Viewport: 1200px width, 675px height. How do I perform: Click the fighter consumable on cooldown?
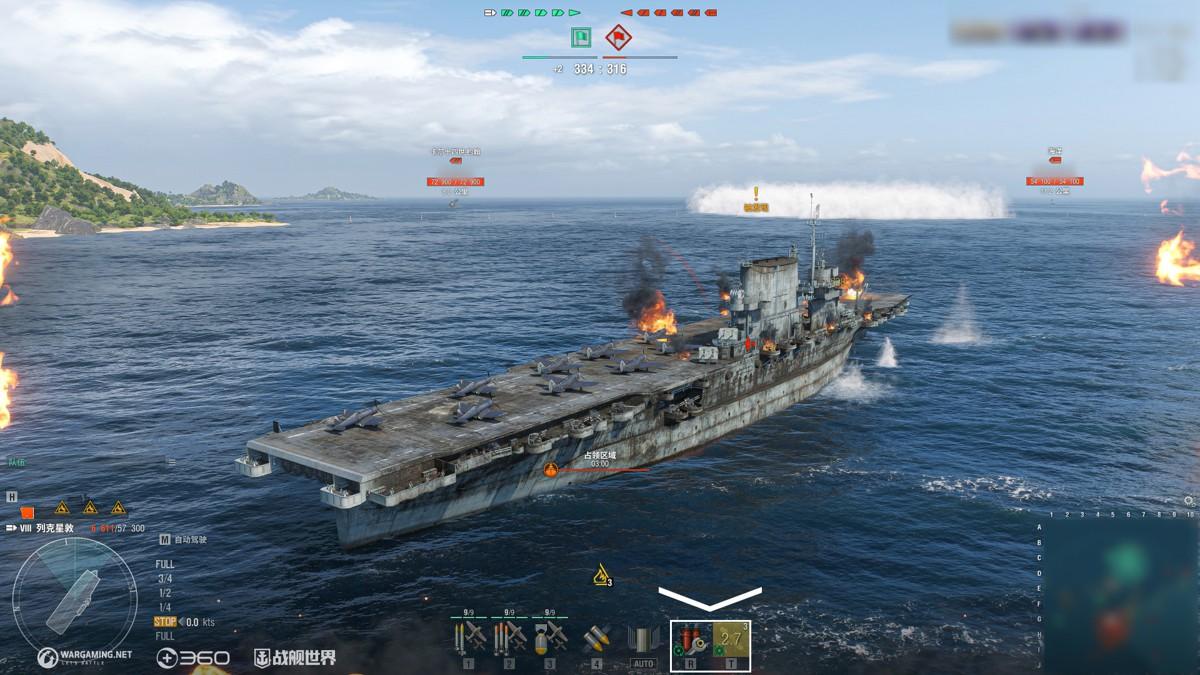click(731, 640)
